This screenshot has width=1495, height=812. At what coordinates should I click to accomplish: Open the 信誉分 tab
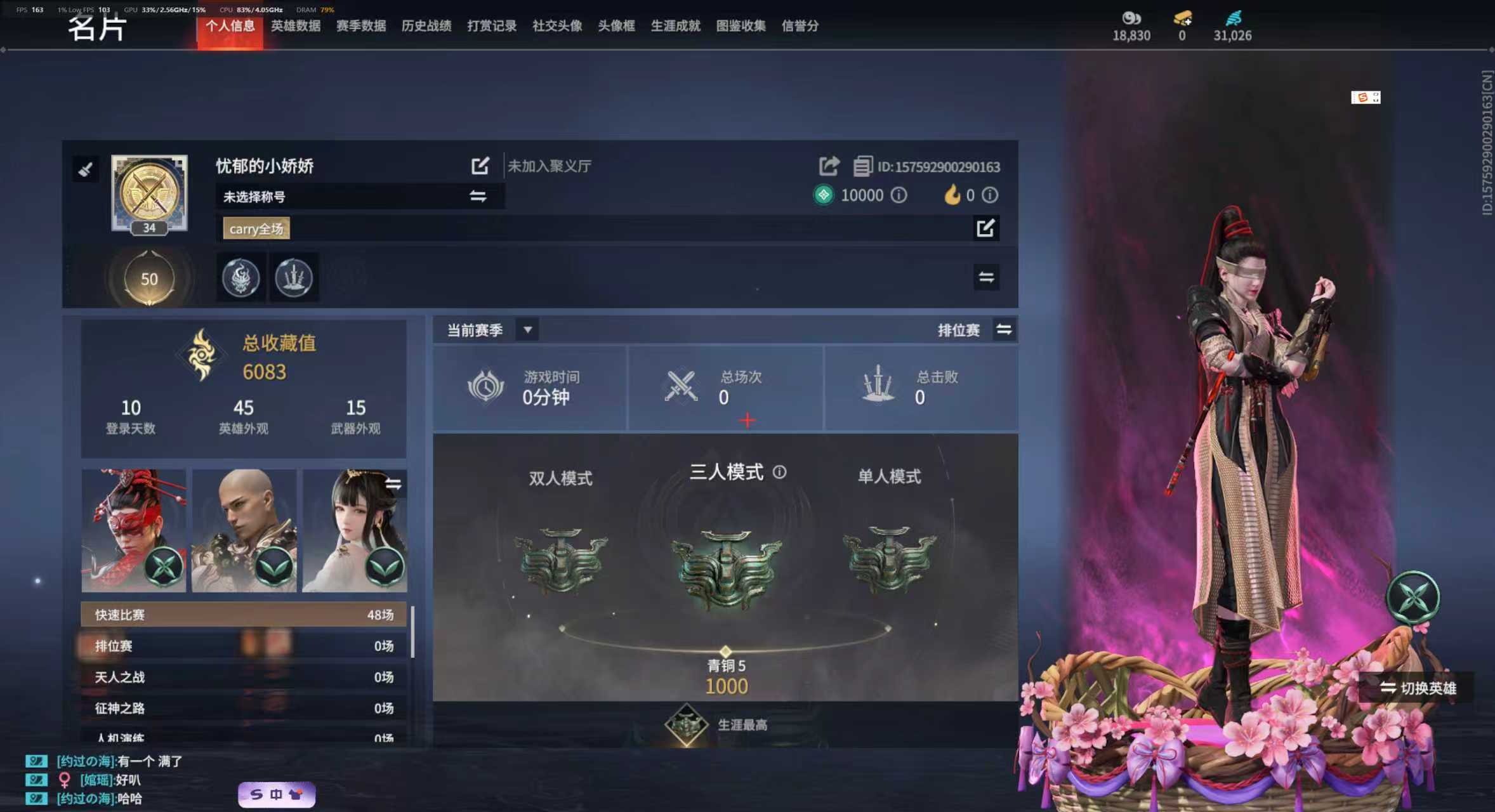800,26
